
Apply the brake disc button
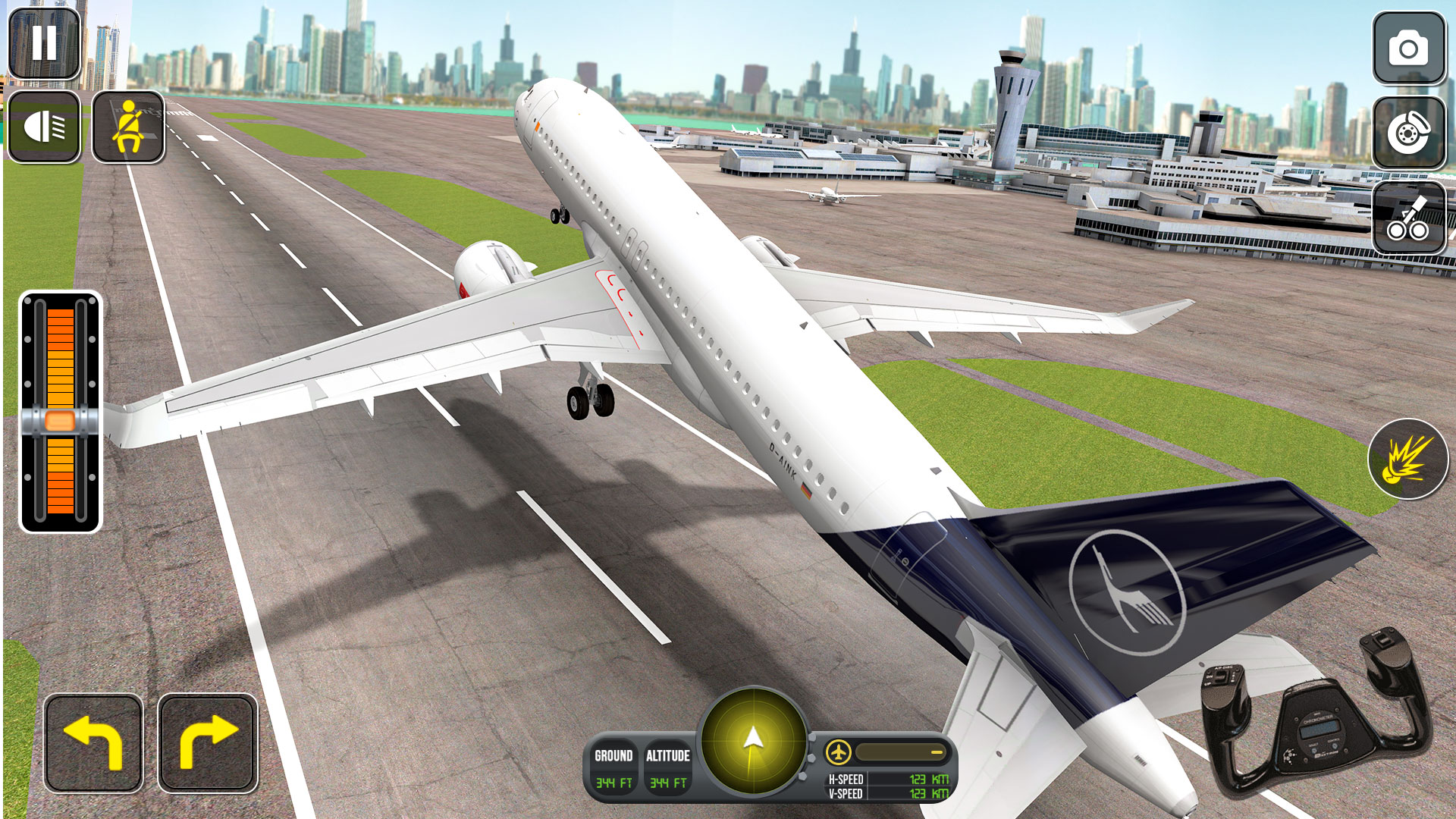click(x=1408, y=133)
